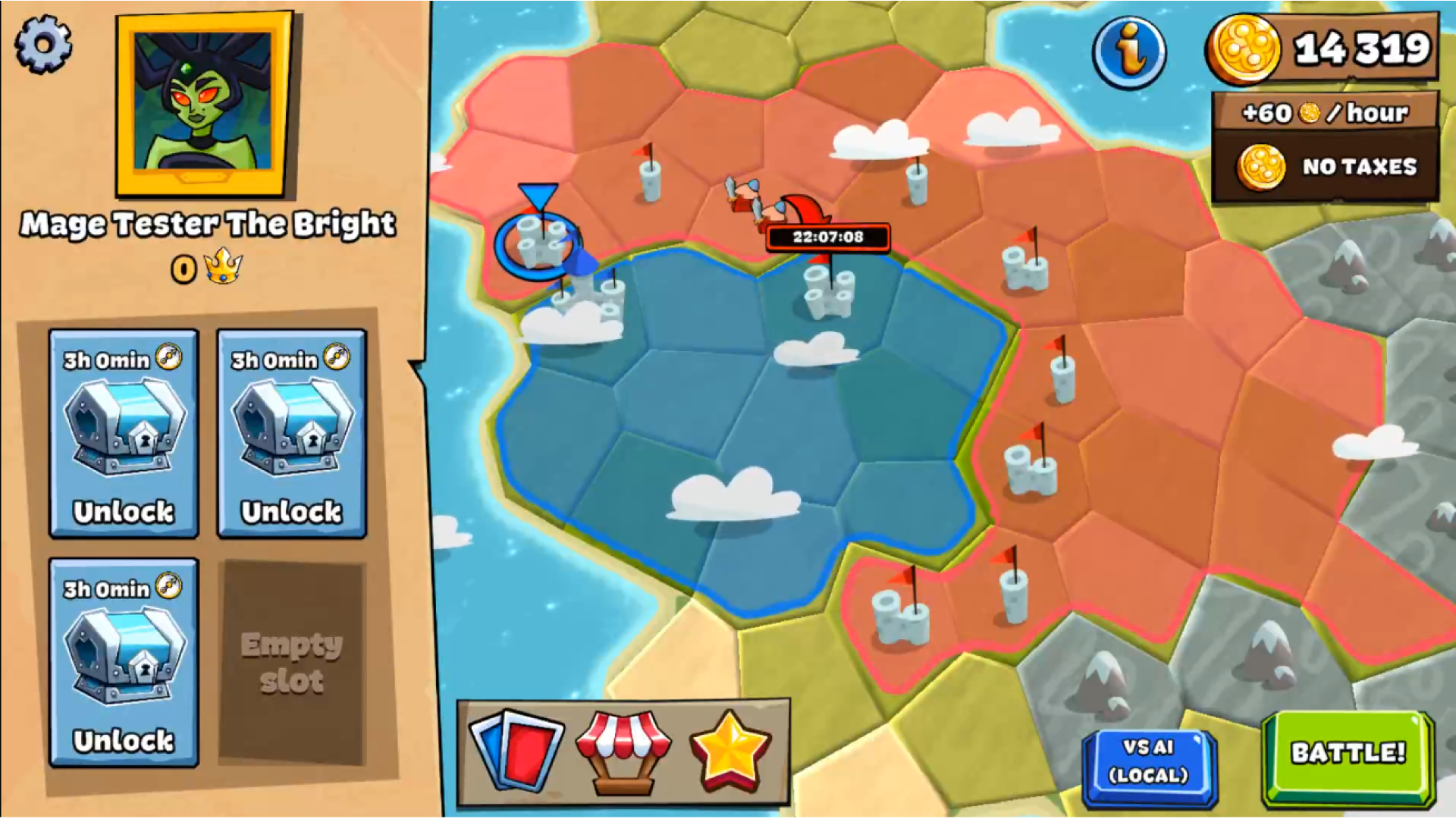
Task: Unlock the top-right 3h chest
Action: 292,436
